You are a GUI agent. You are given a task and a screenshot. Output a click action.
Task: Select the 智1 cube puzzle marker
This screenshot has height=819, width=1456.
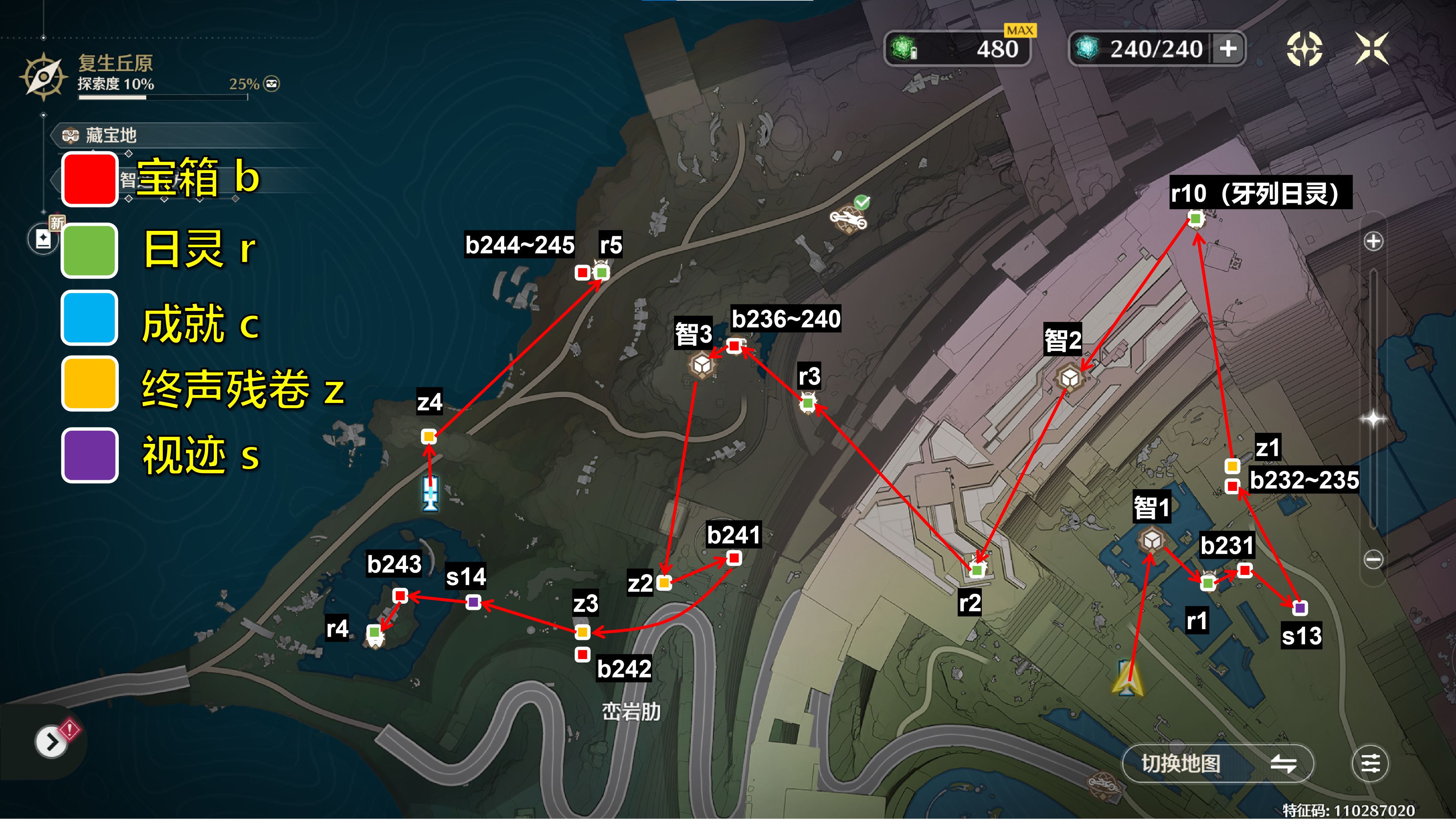(x=1152, y=540)
